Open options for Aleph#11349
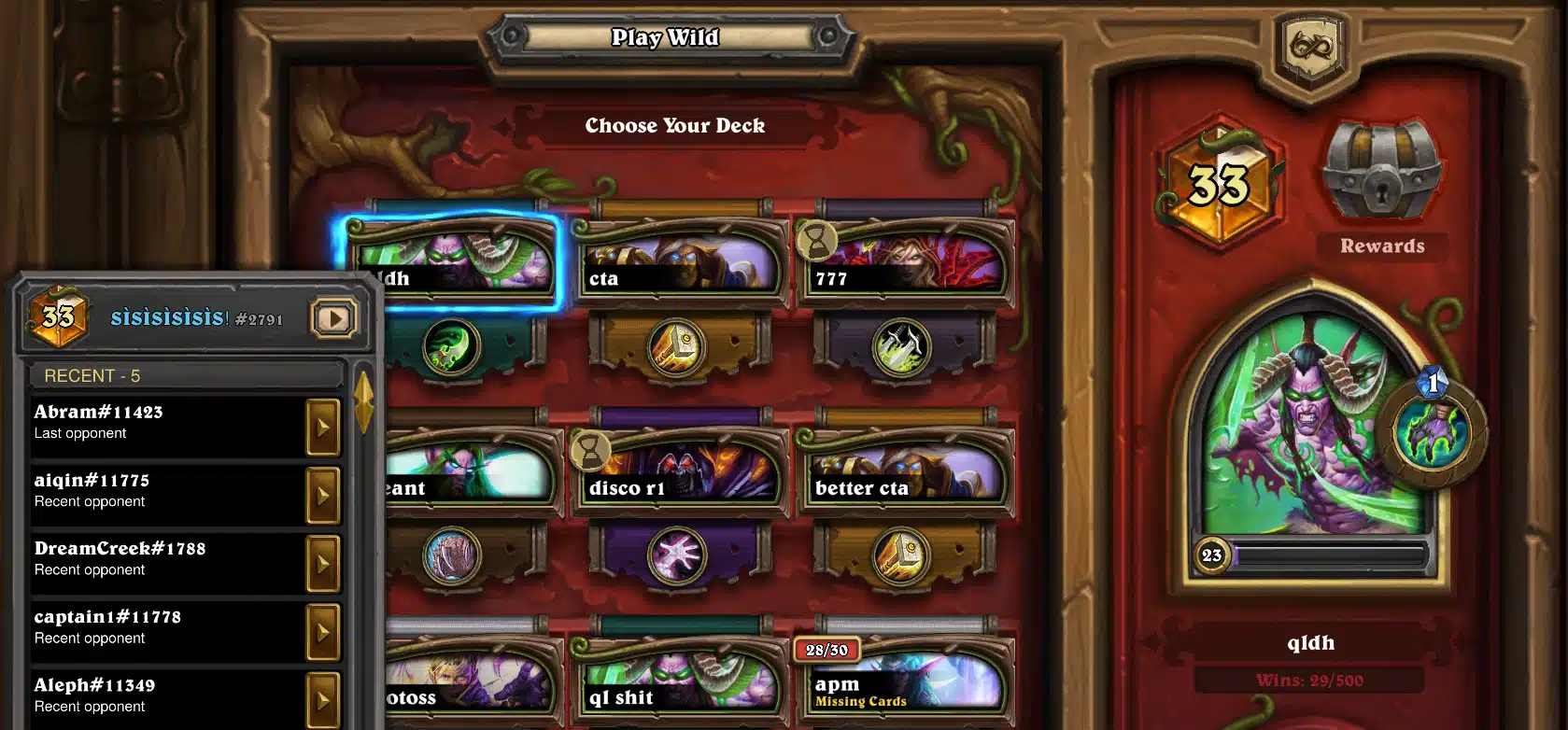This screenshot has height=730, width=1568. click(x=323, y=698)
